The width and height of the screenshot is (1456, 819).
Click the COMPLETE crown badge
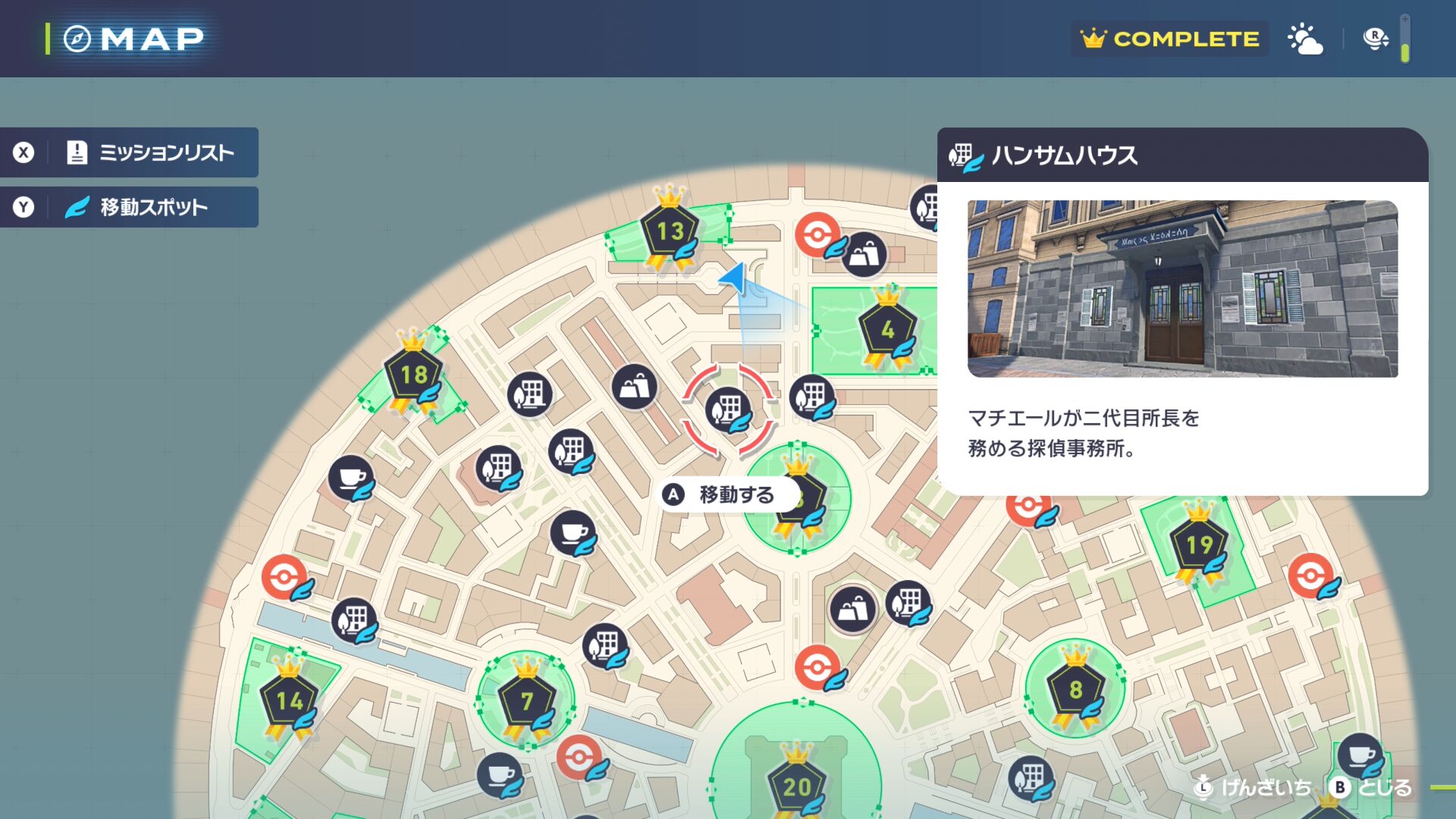[1170, 39]
